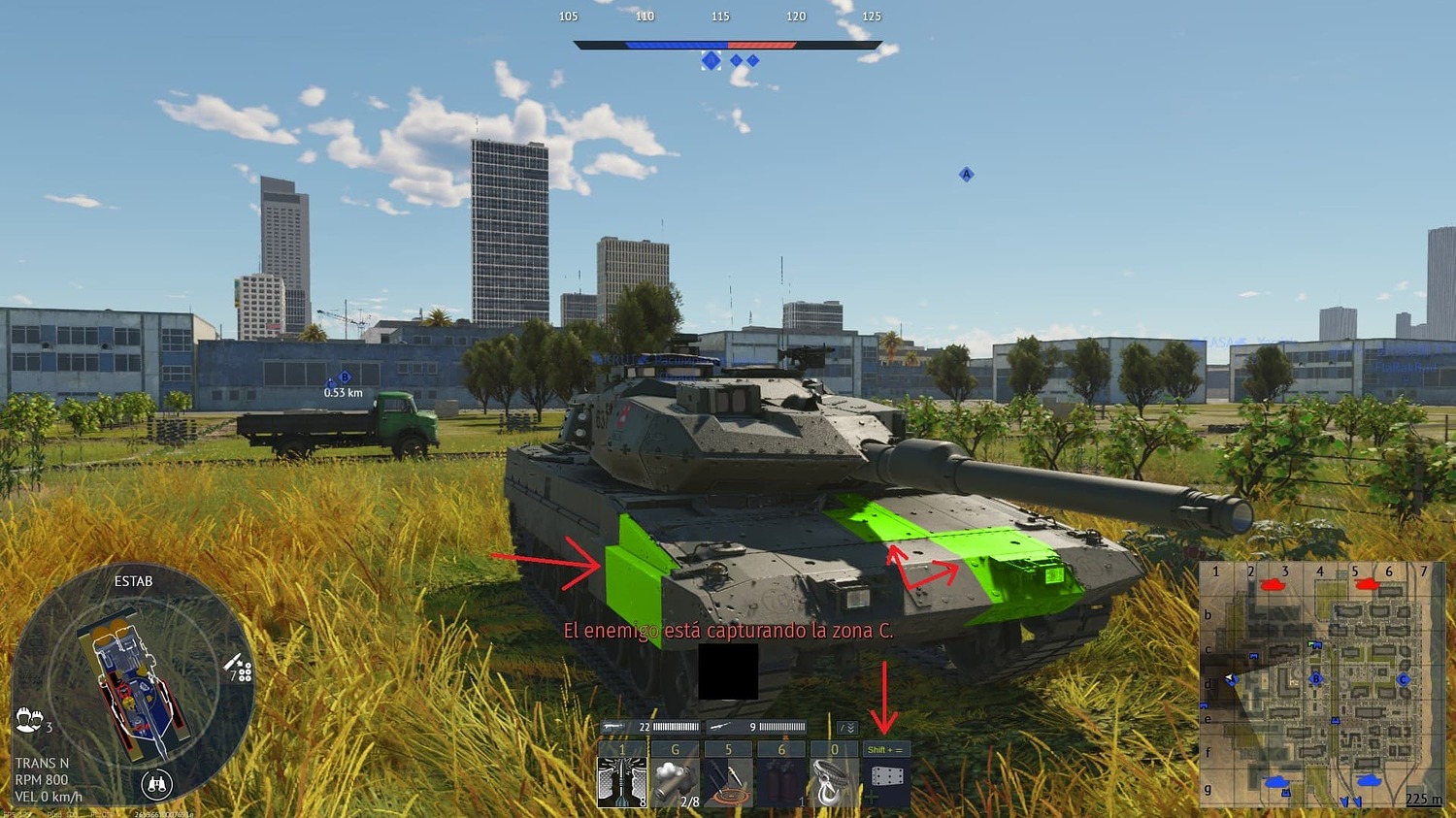Click capture point A marker in the sky
This screenshot has width=1456, height=818.
coord(966,175)
